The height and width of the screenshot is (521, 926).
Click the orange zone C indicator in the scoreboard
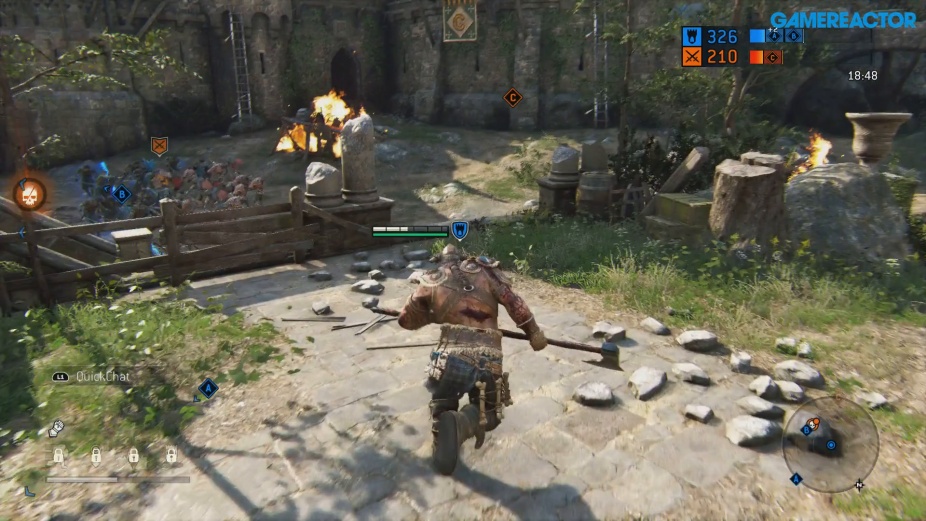click(x=773, y=57)
